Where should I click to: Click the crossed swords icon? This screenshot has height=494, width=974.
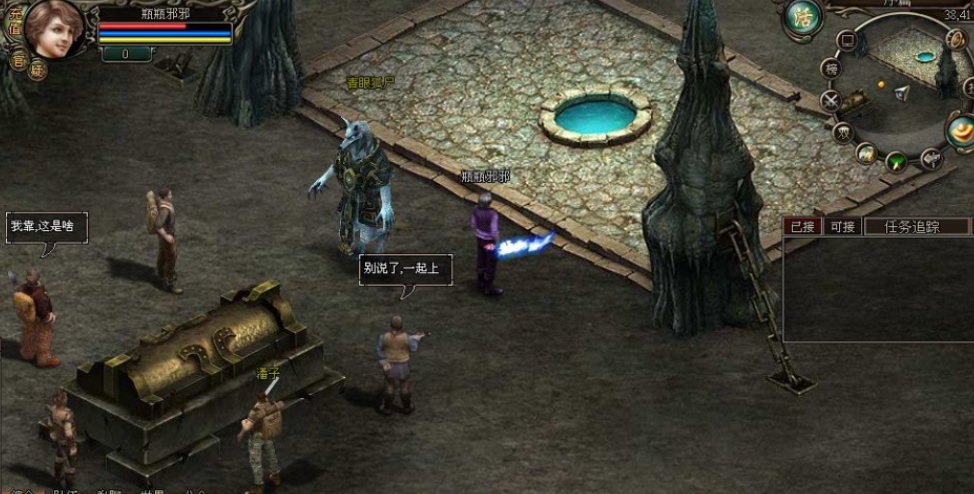[831, 100]
